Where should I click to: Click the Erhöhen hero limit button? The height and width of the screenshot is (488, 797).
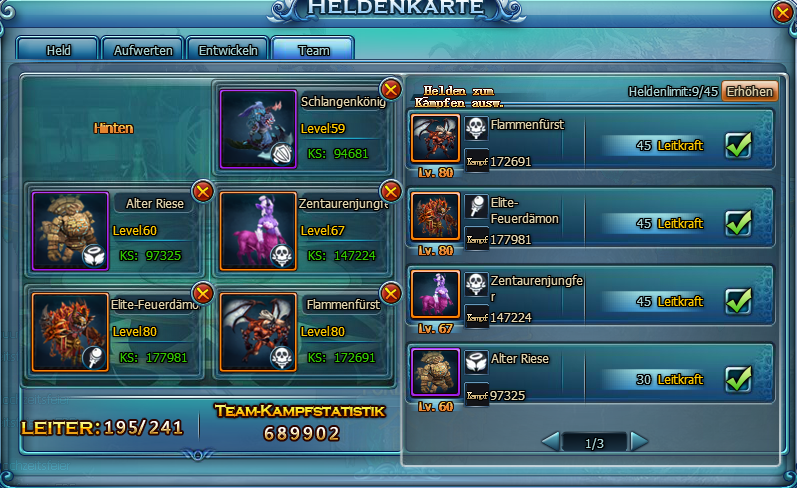[749, 91]
